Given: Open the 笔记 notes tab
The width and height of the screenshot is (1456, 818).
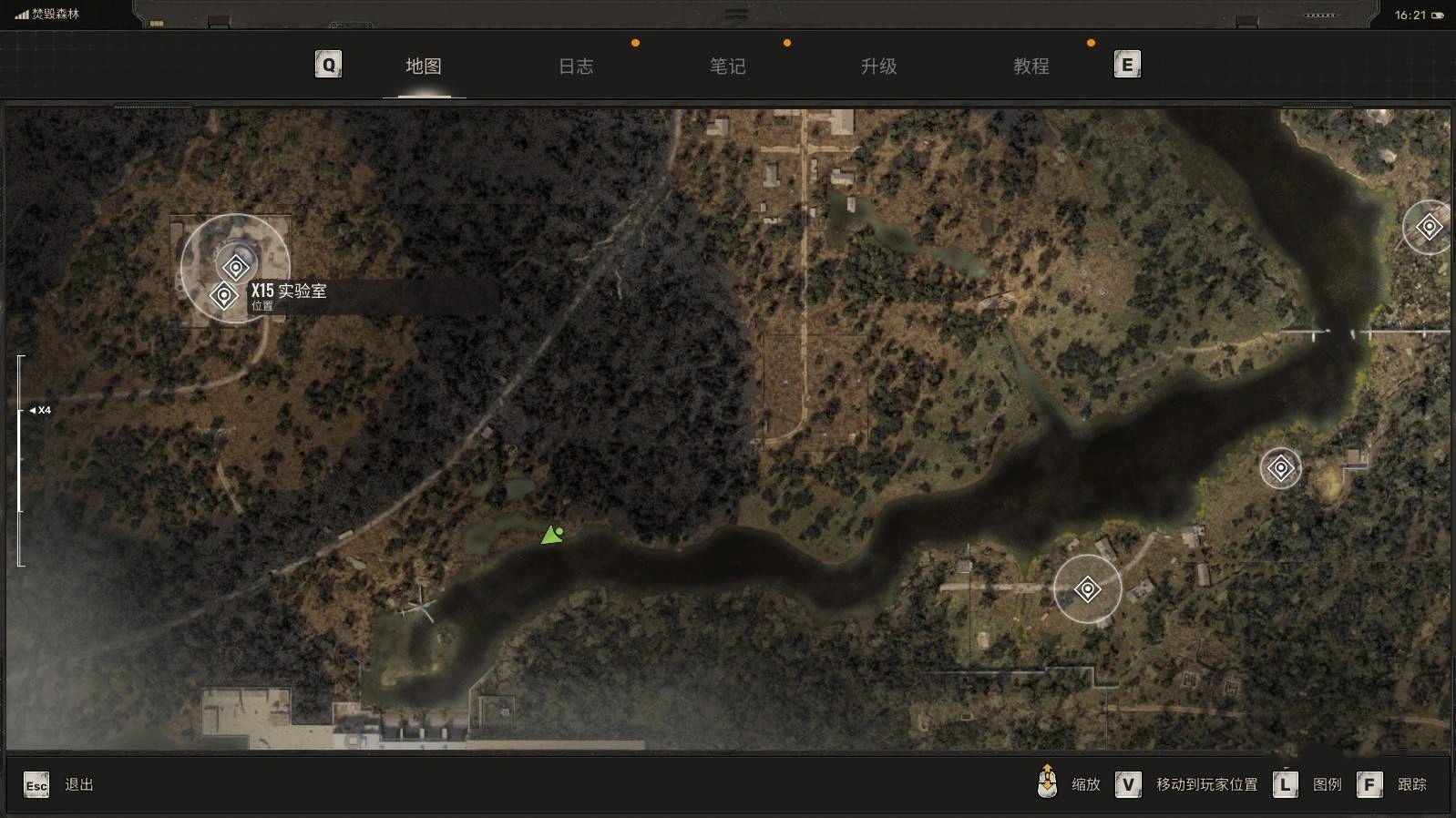Looking at the screenshot, I should point(727,66).
